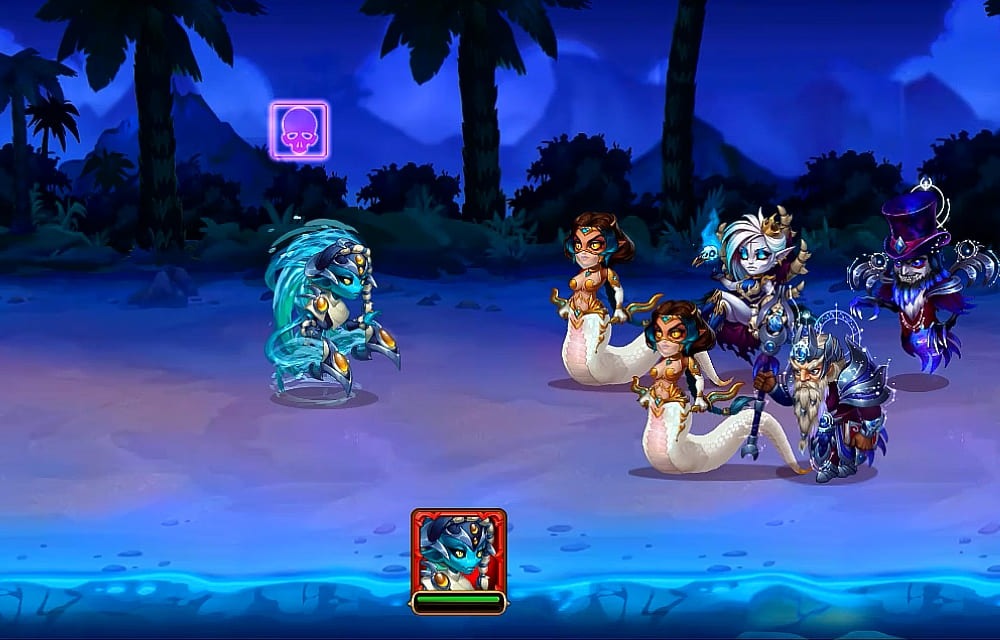This screenshot has height=640, width=1000.
Task: Select the blue hero portrait card
Action: [458, 553]
